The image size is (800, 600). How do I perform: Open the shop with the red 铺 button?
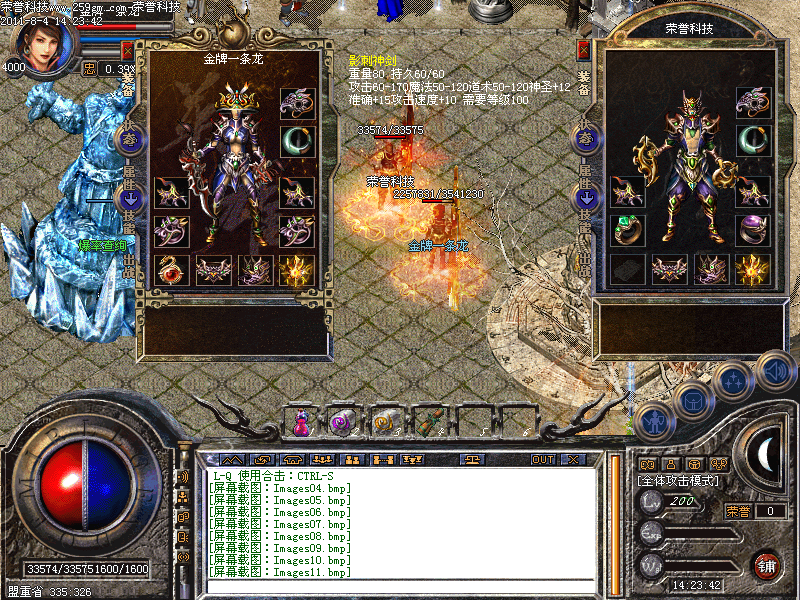[x=766, y=565]
